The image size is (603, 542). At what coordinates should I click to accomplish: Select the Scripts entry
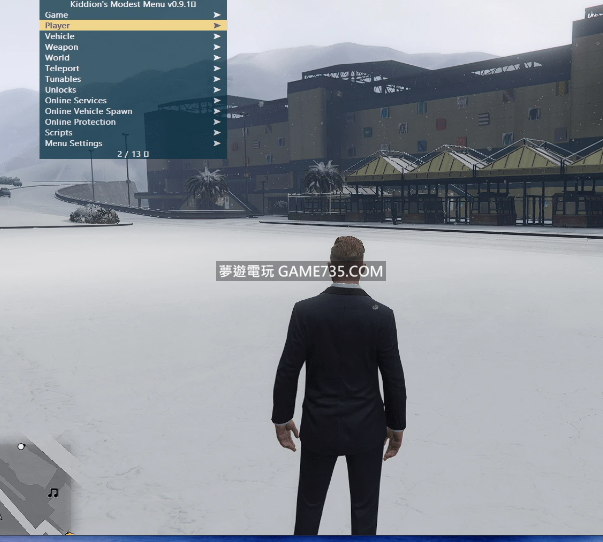[59, 132]
